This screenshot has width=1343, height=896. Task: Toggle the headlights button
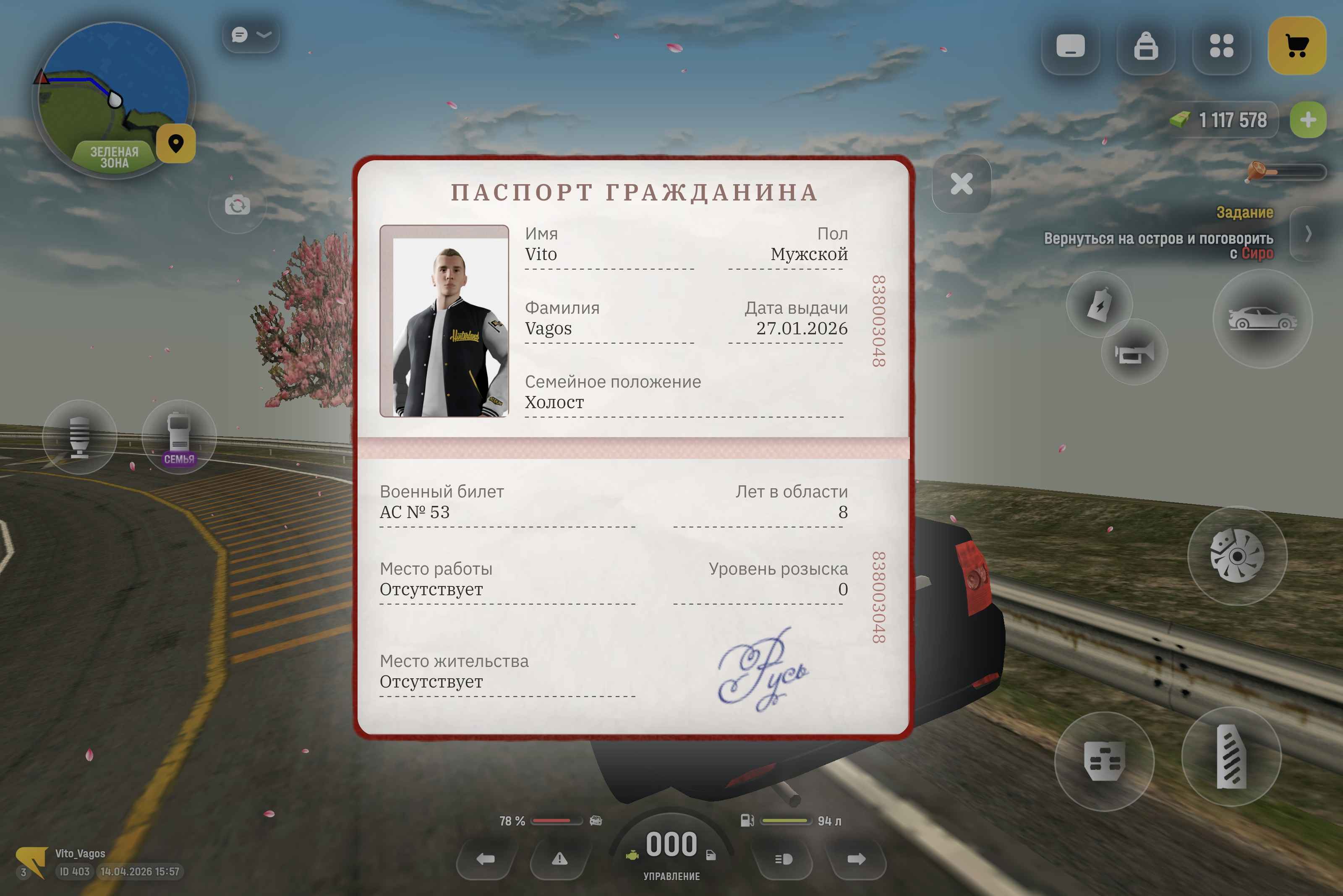(783, 859)
